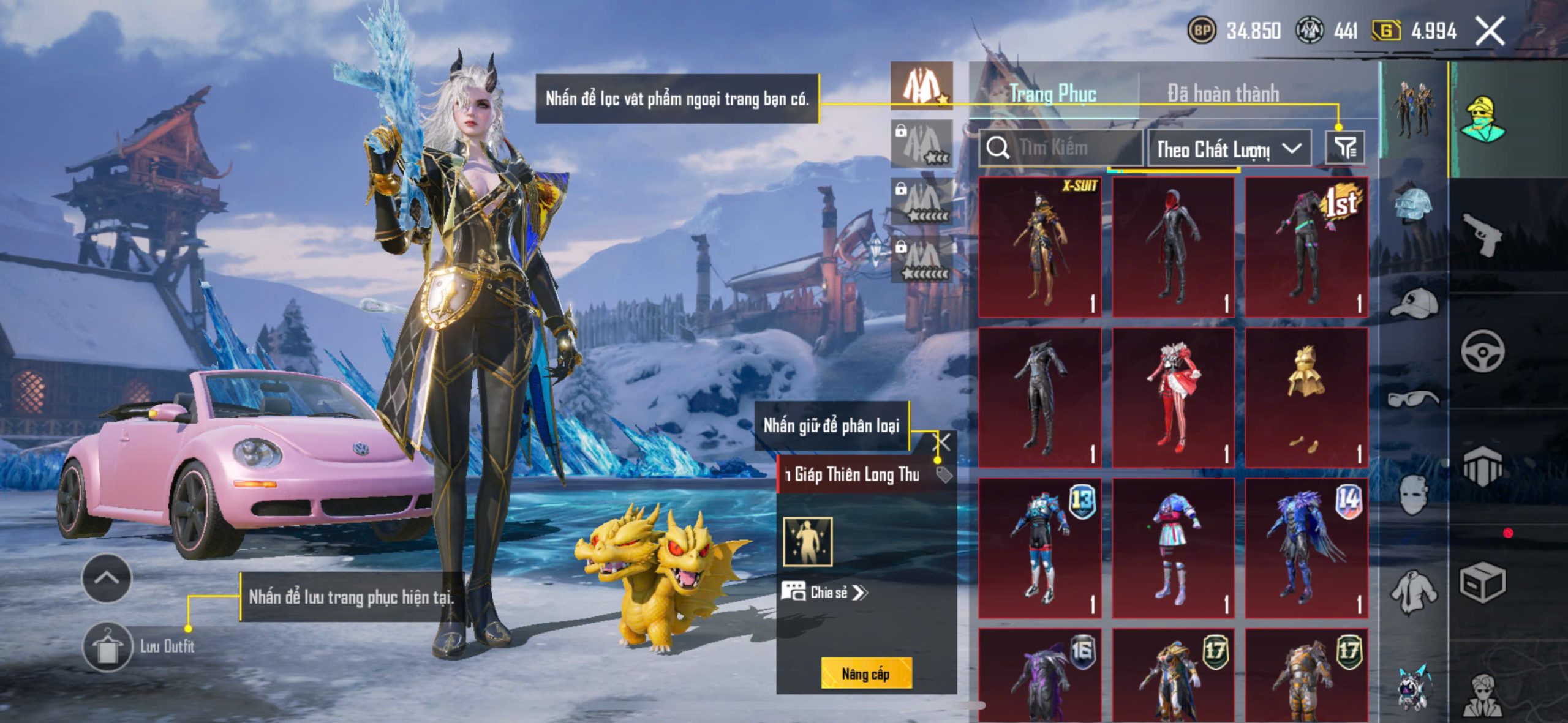
Task: Select the X-SUIT outfit tile
Action: 1040,247
